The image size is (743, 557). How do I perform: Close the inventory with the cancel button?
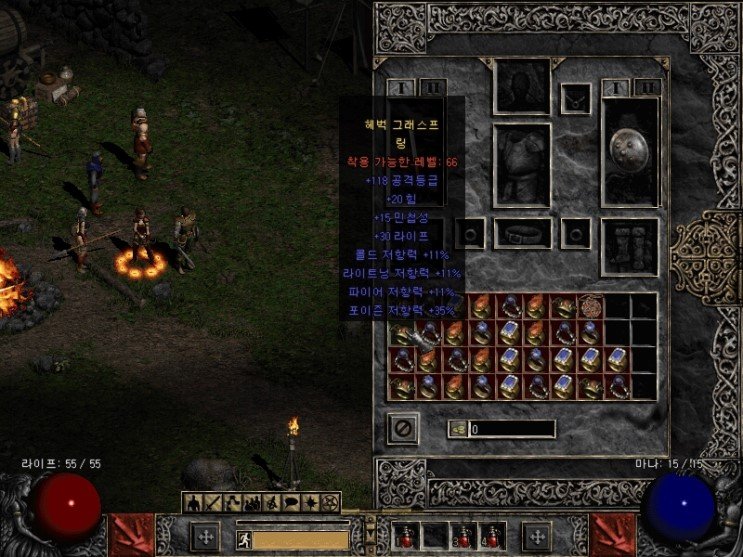tap(402, 427)
